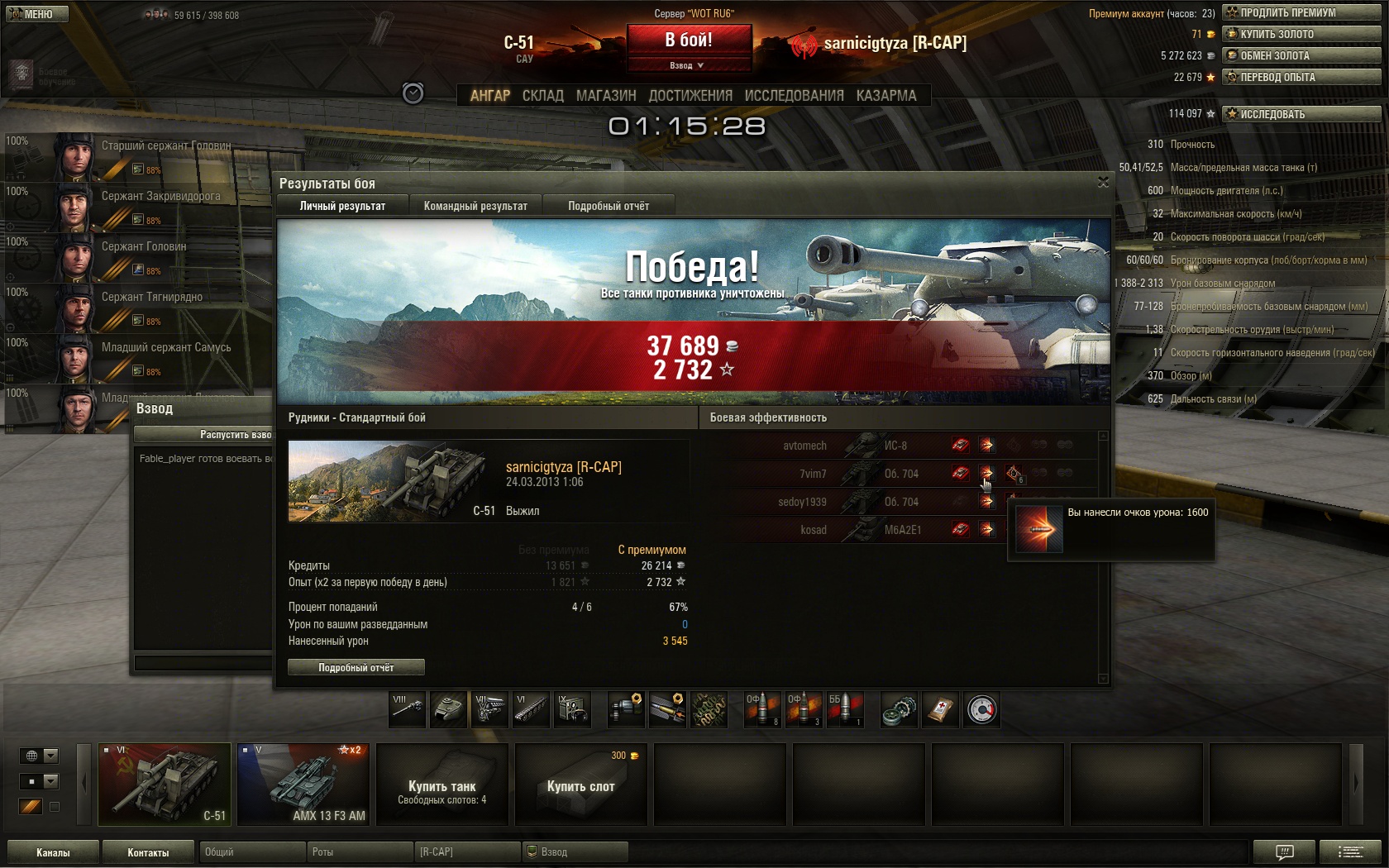This screenshot has width=1389, height=868.
Task: Open the МАГАЗИН section
Action: (x=606, y=96)
